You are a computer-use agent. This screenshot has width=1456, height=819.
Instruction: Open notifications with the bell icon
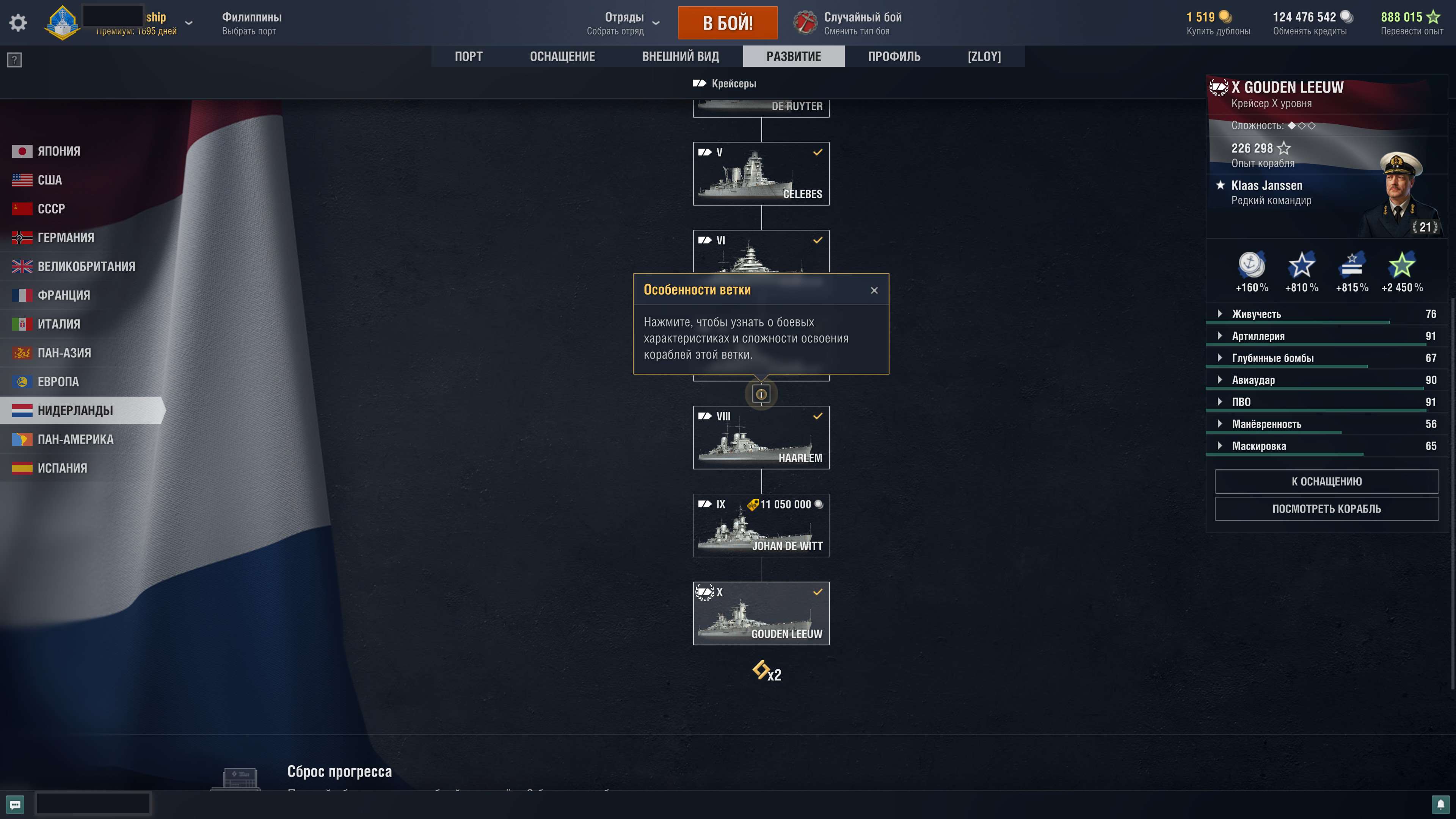(x=1440, y=804)
